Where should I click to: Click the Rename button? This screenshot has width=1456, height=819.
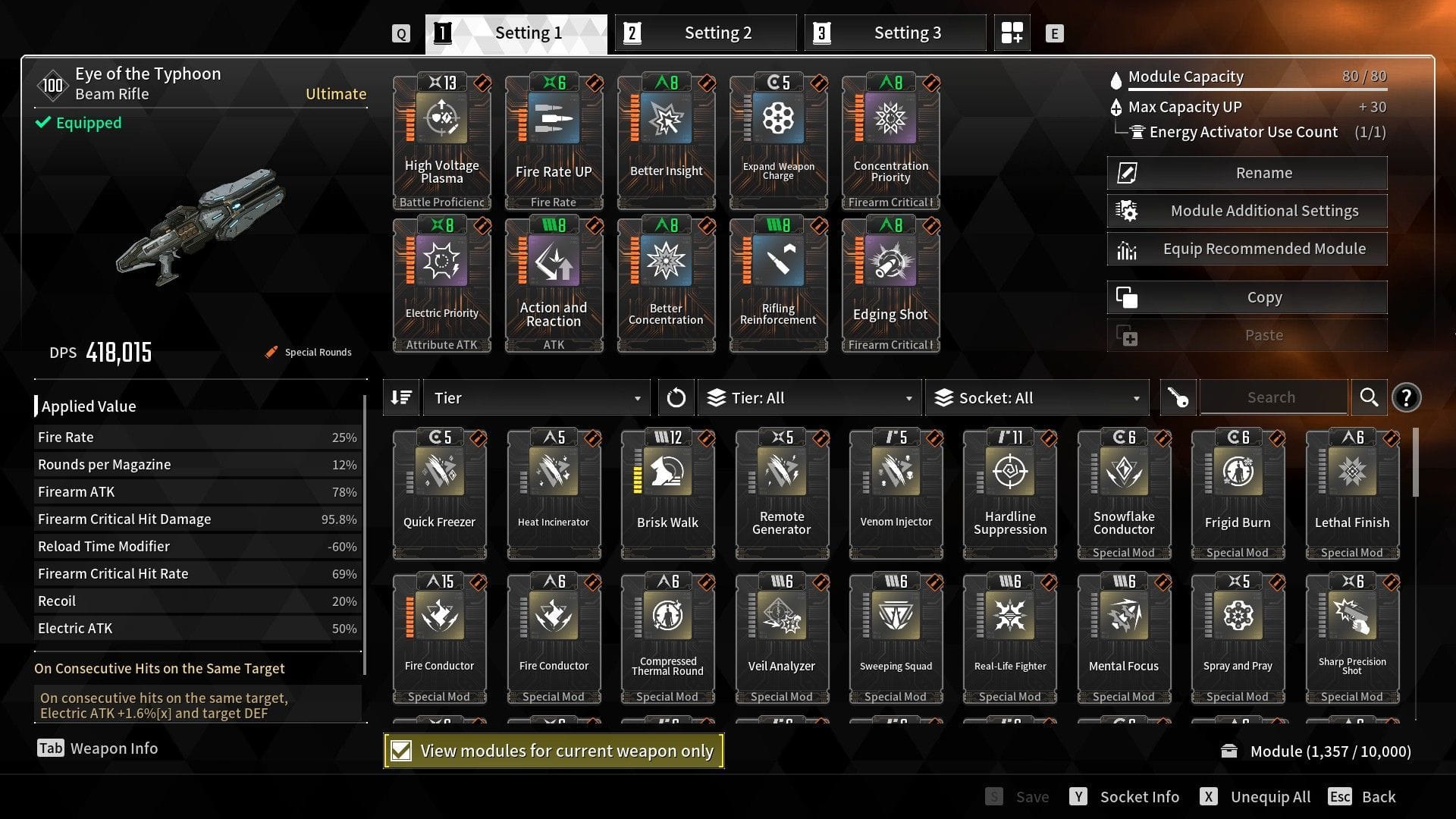pyautogui.click(x=1246, y=172)
